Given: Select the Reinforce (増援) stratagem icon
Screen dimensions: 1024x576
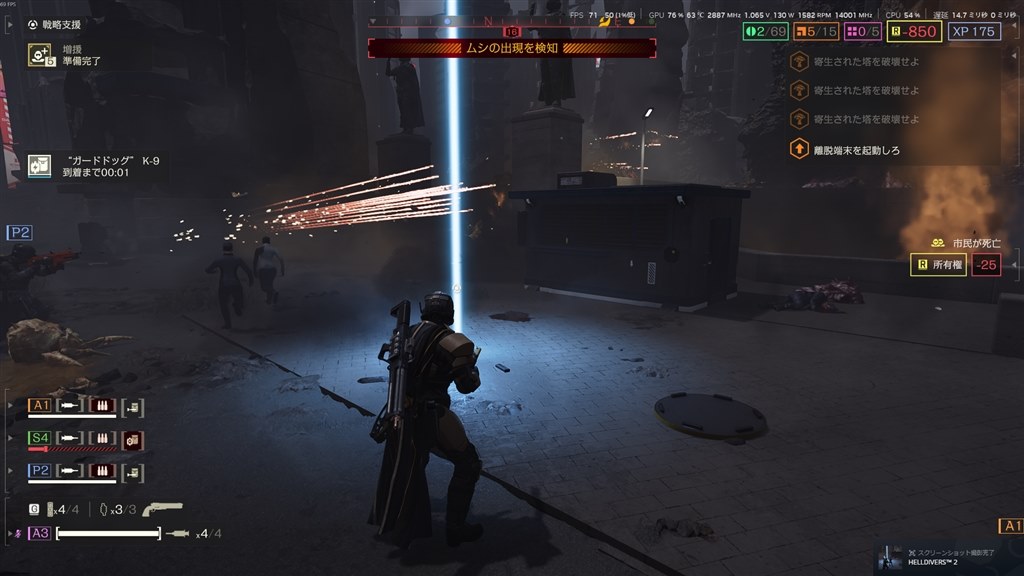Looking at the screenshot, I should pos(40,54).
